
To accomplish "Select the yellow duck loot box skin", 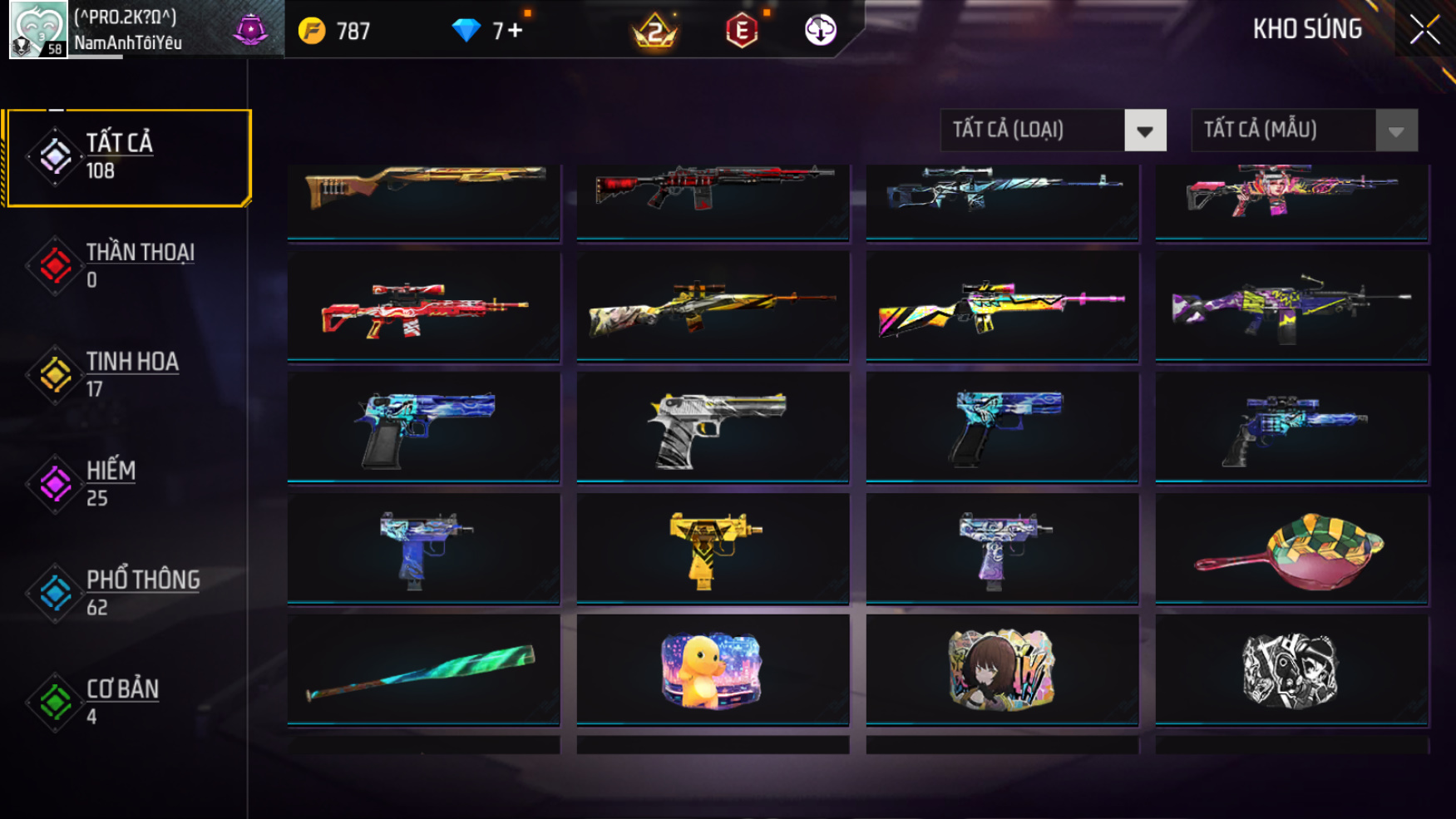I will point(713,669).
